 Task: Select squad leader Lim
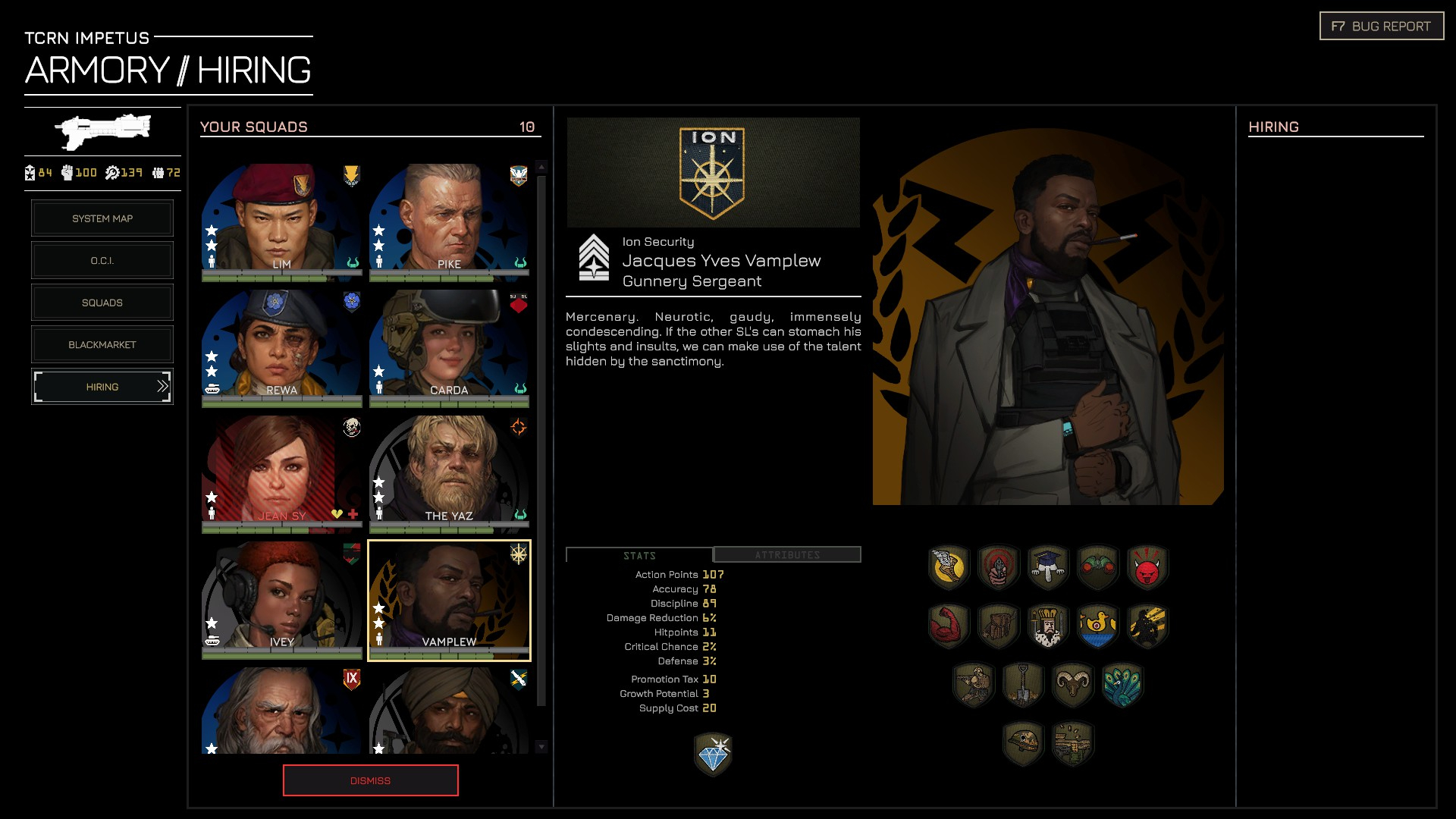[281, 220]
